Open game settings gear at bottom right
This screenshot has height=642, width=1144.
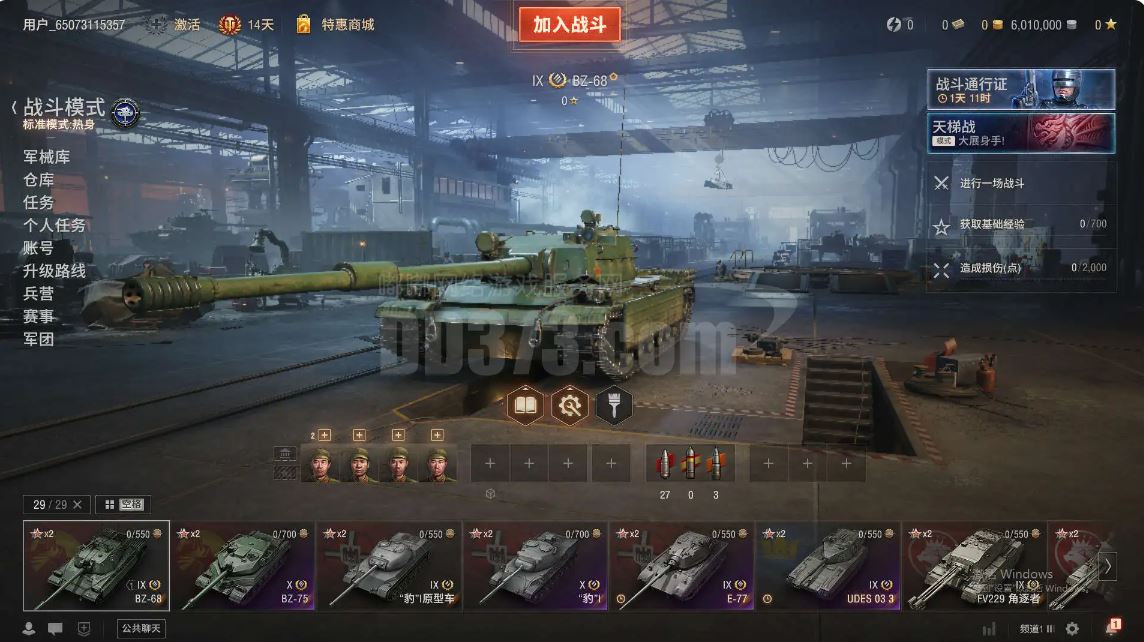(1072, 628)
